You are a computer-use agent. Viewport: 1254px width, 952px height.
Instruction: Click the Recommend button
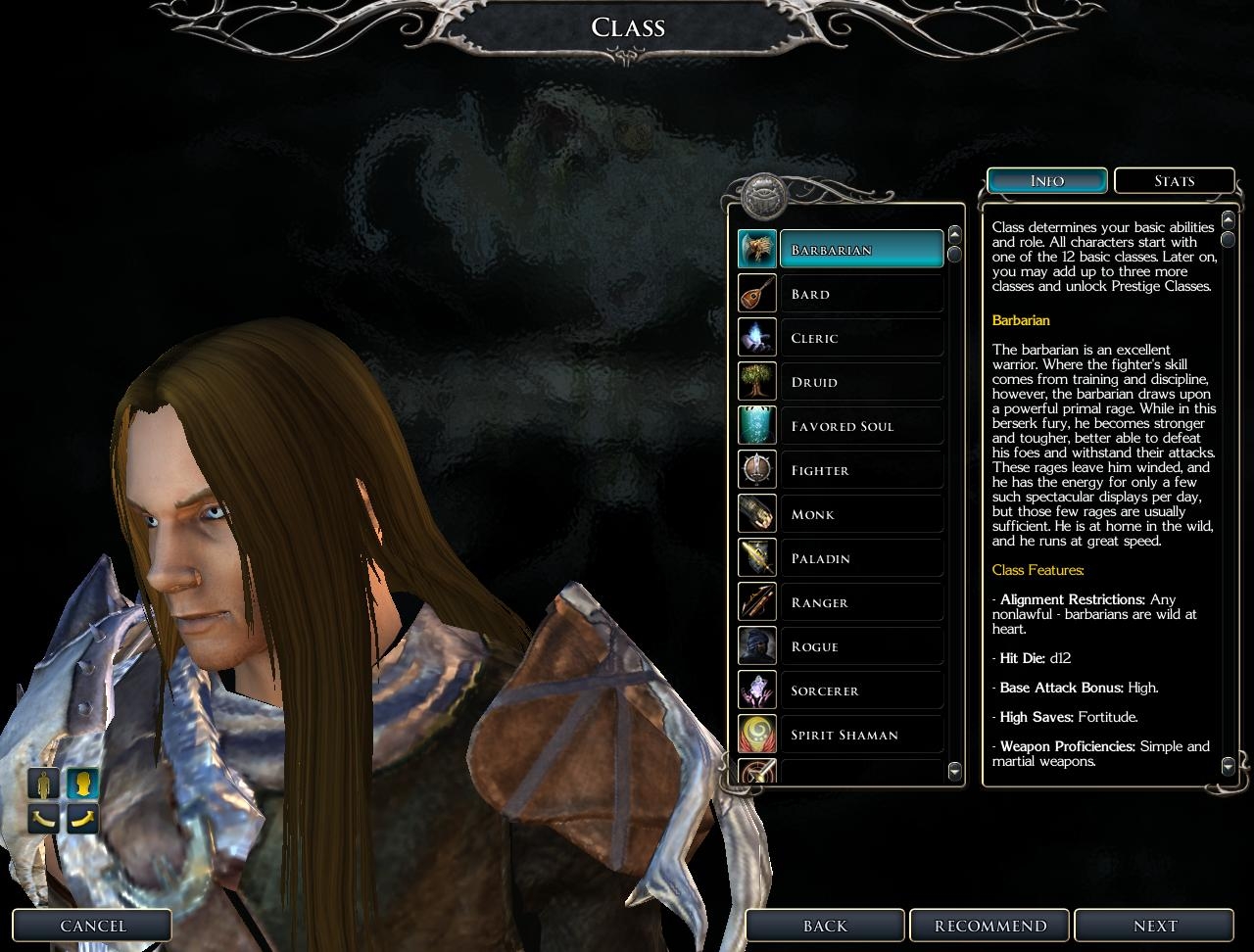[x=990, y=926]
